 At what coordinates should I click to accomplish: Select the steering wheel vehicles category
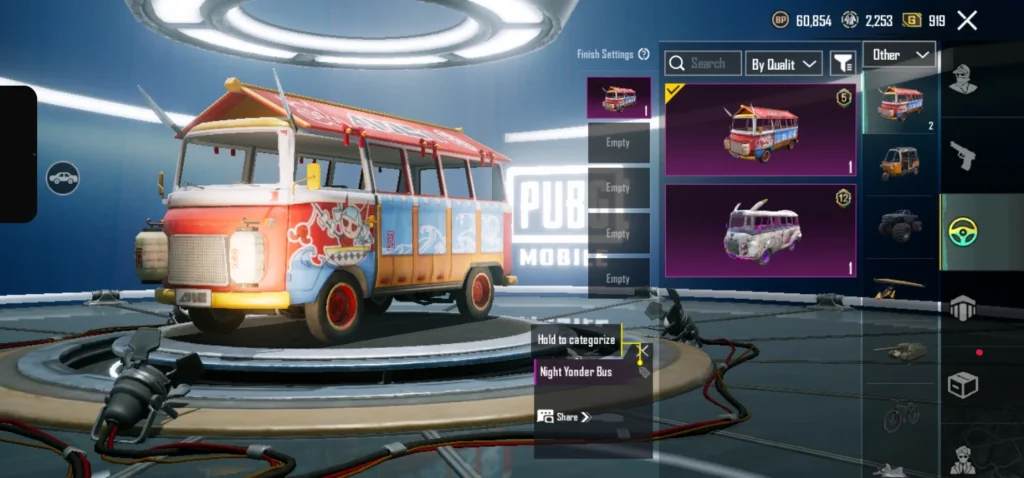coord(962,232)
